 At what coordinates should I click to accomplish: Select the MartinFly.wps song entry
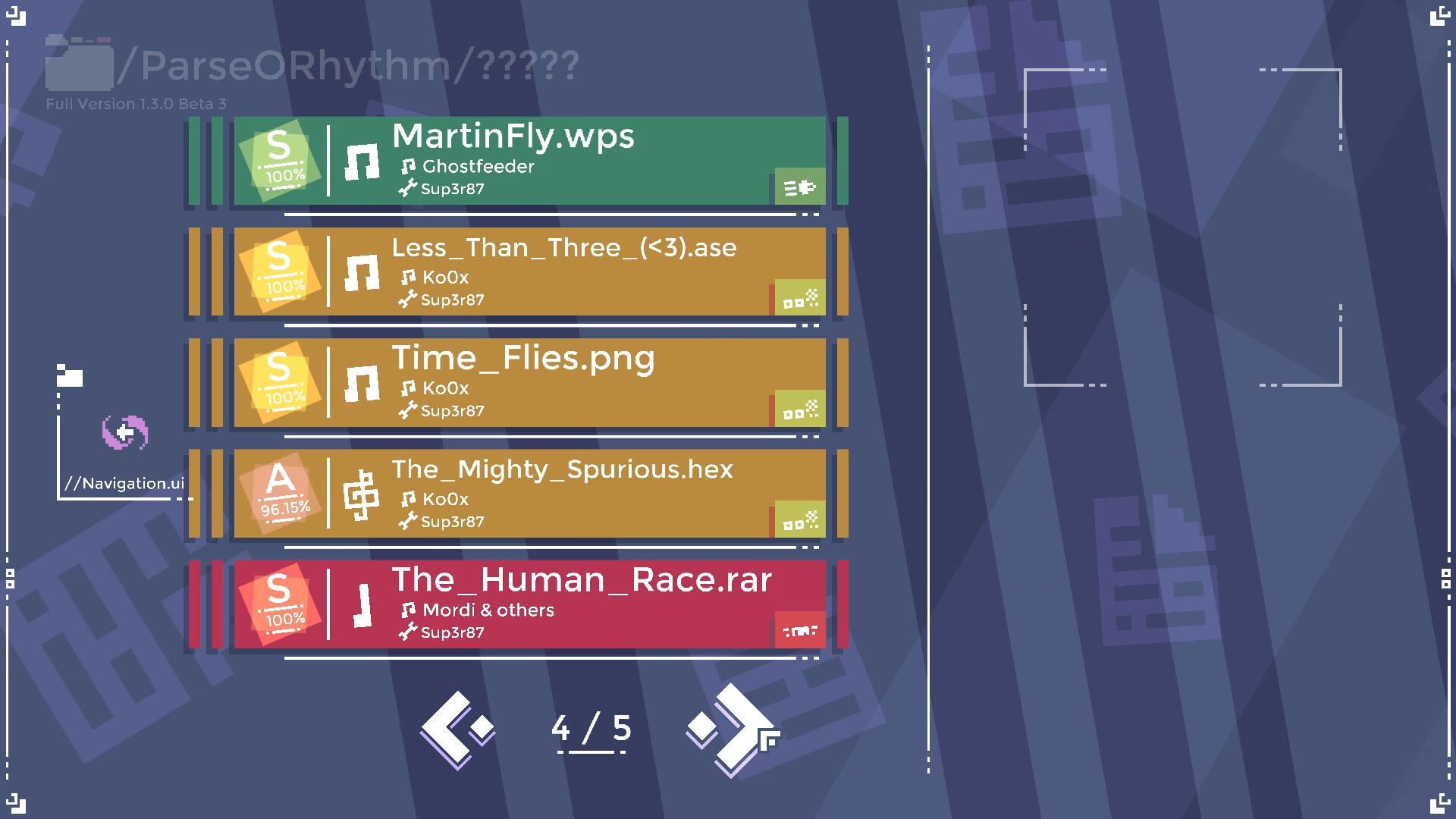tap(531, 162)
